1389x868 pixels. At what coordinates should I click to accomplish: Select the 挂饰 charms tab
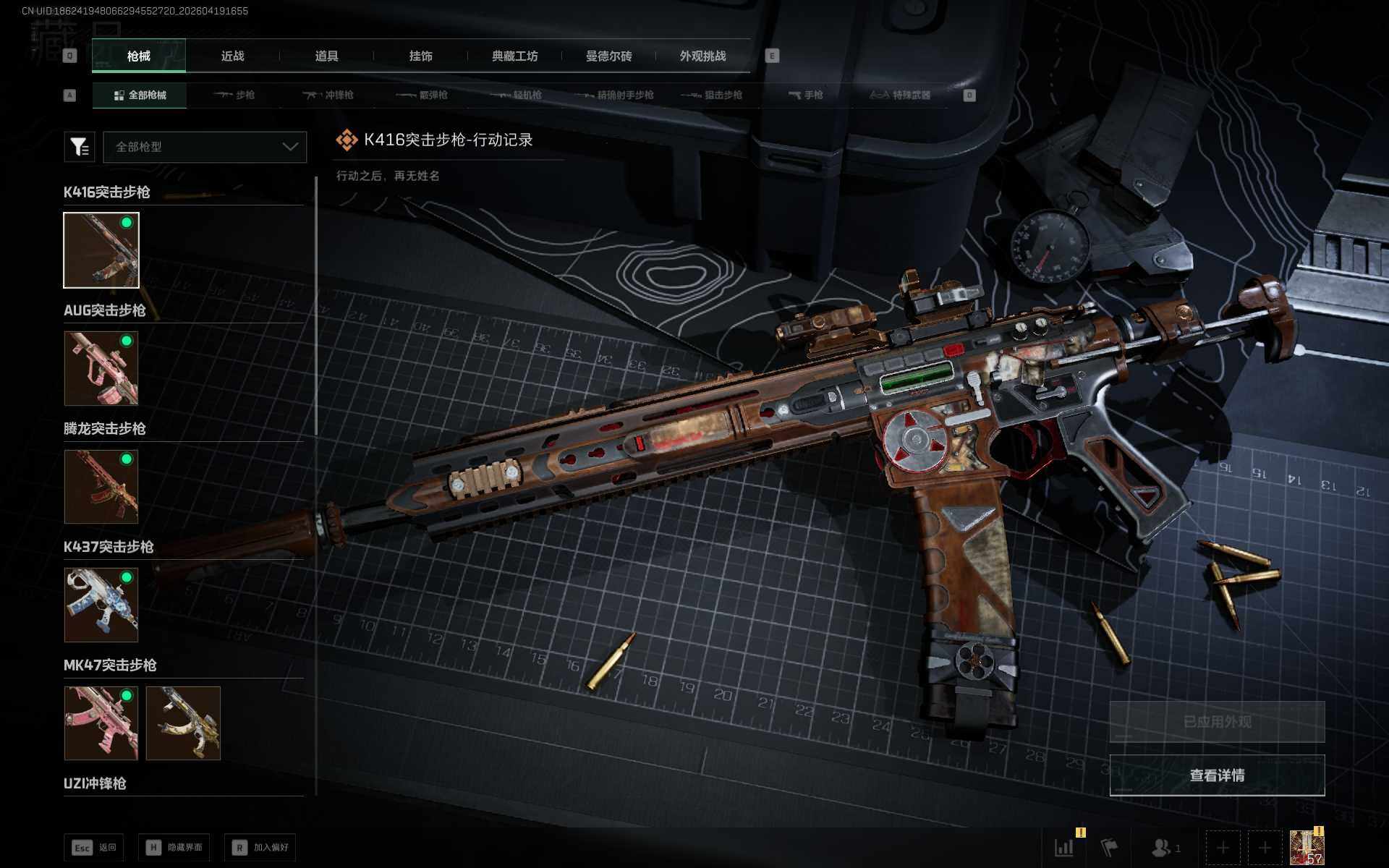(420, 56)
